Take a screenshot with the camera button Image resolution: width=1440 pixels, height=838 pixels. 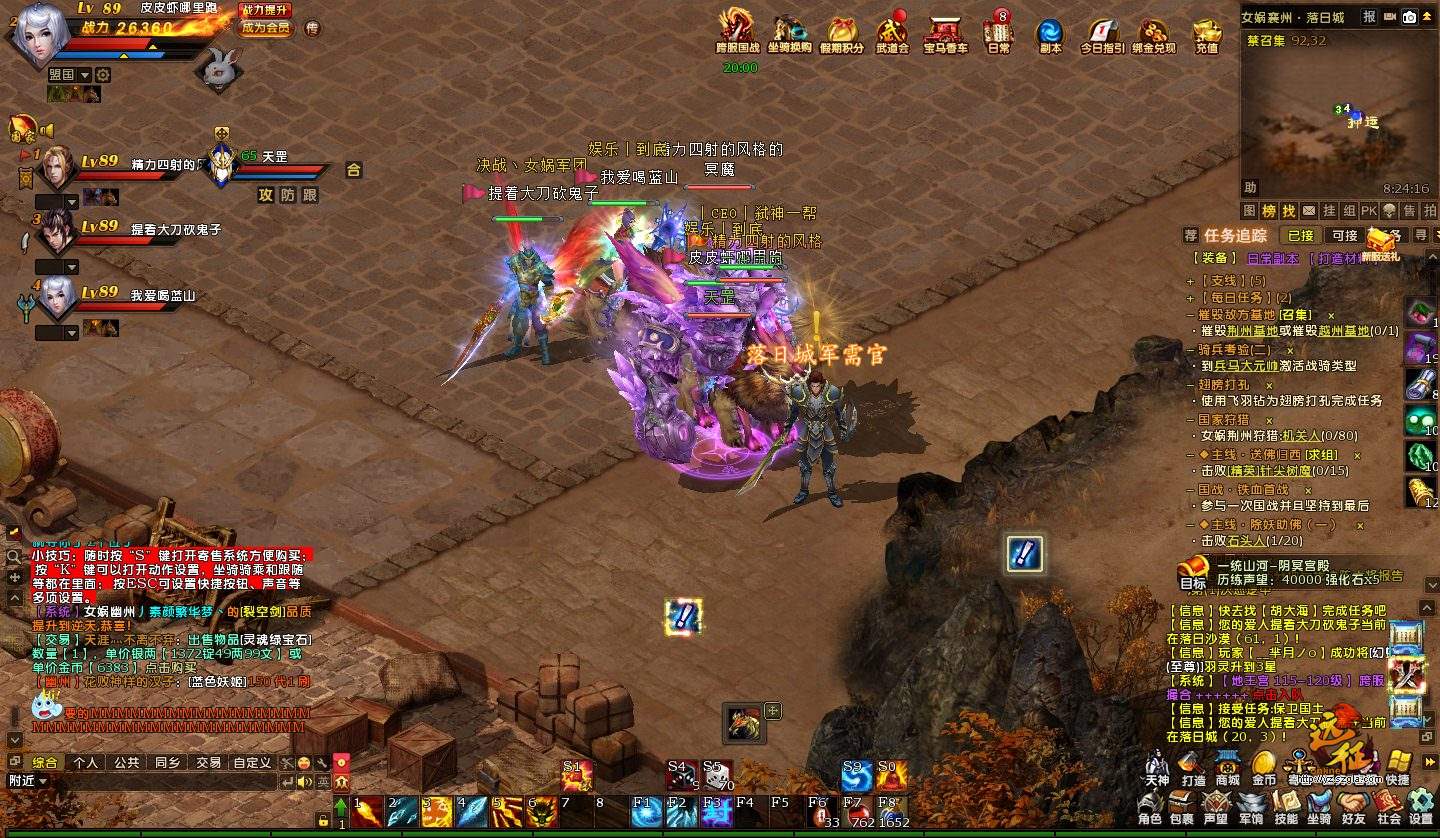click(x=1409, y=17)
